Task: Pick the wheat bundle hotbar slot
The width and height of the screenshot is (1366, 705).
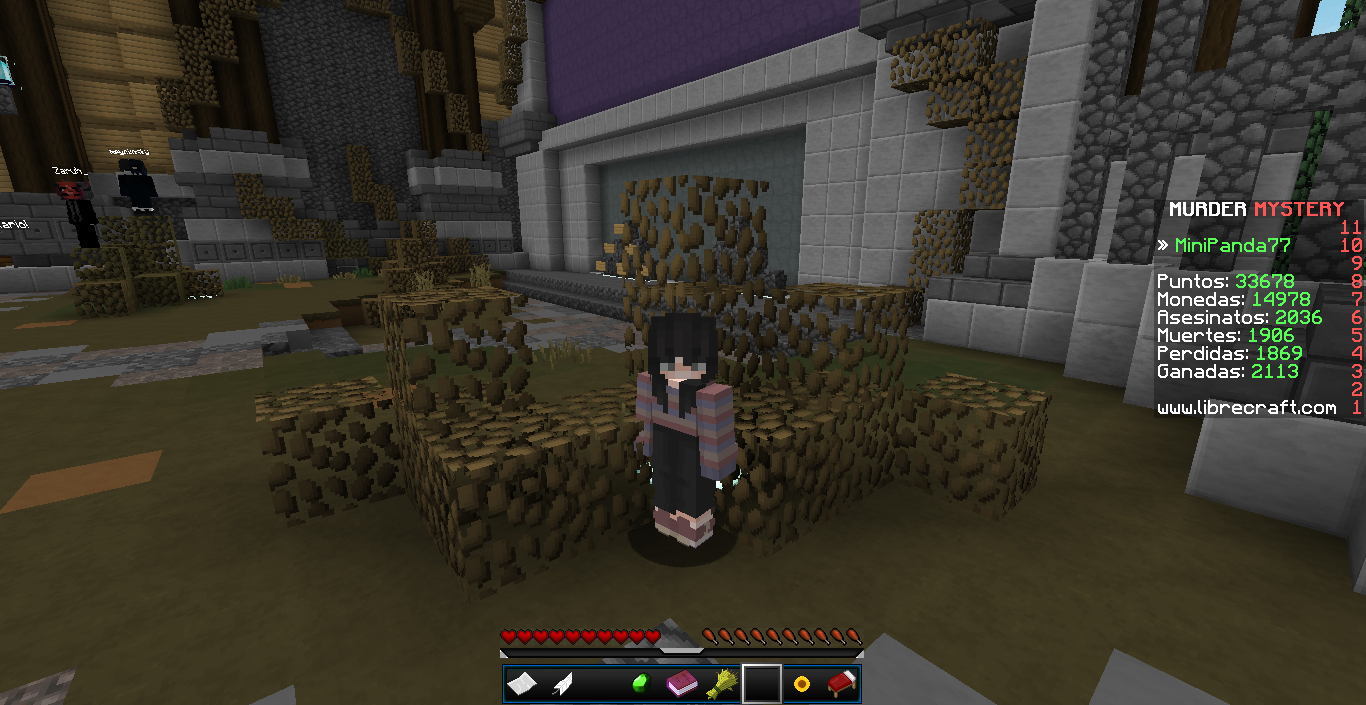Action: (721, 684)
